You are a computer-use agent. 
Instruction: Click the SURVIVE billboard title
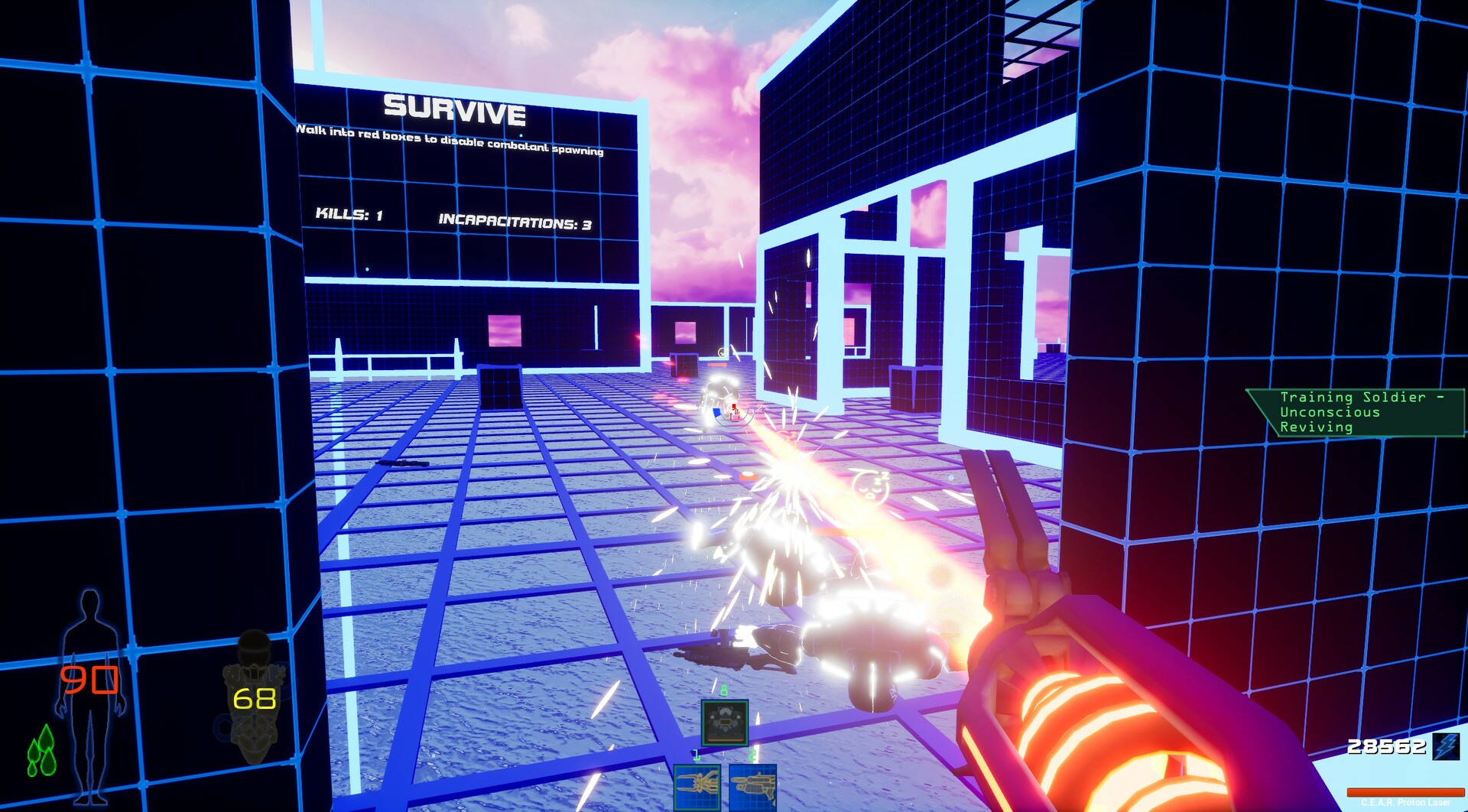pyautogui.click(x=455, y=112)
